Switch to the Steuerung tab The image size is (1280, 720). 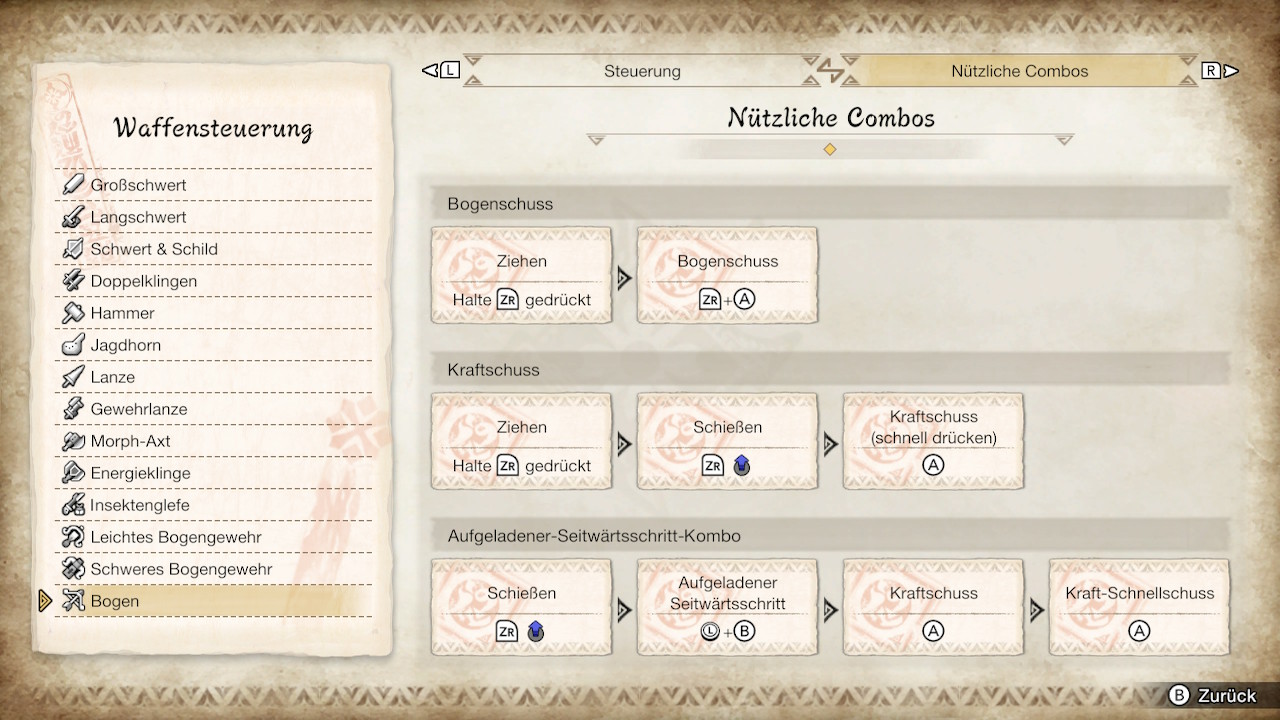[x=642, y=71]
